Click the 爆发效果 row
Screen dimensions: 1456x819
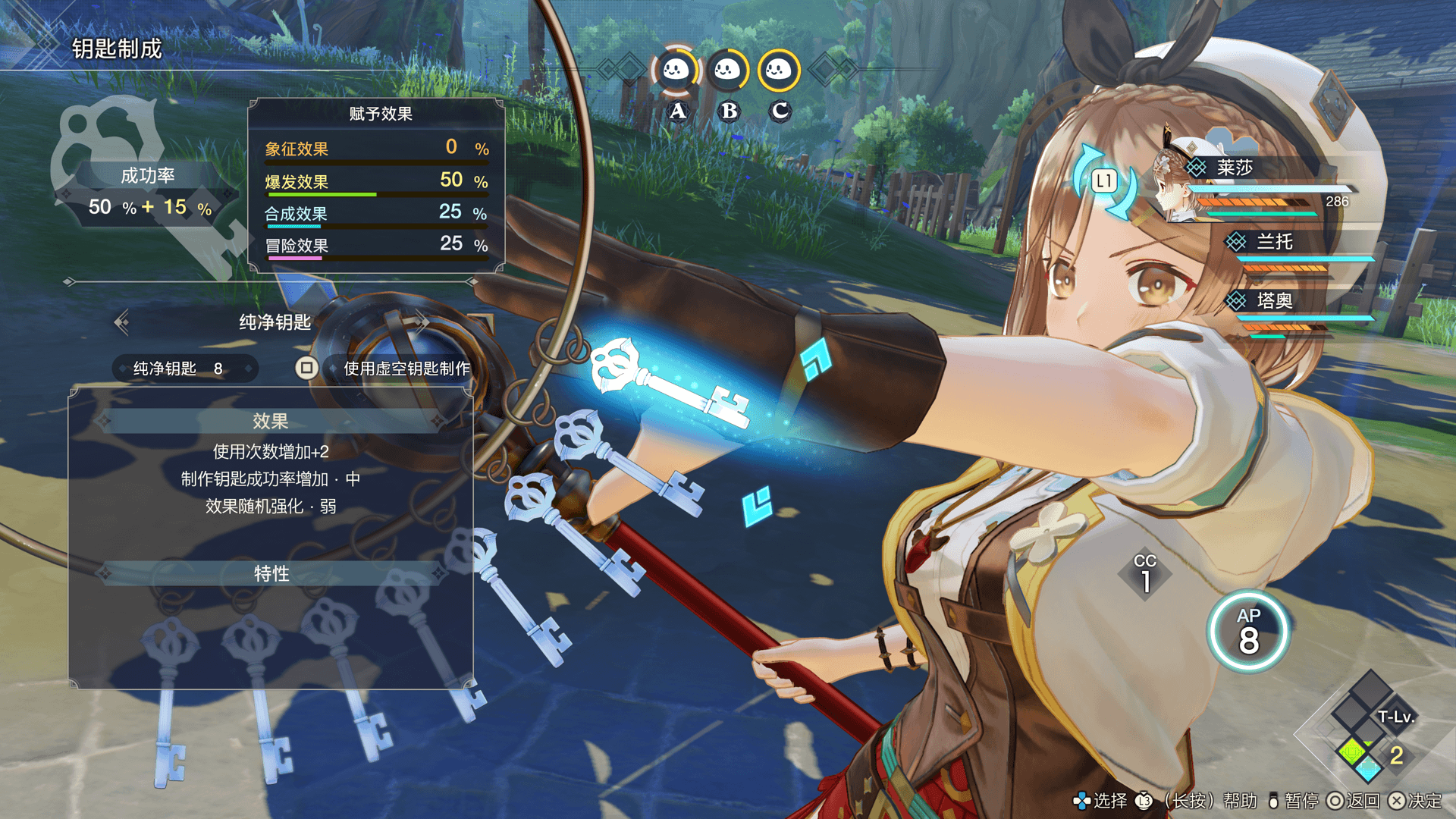point(376,181)
